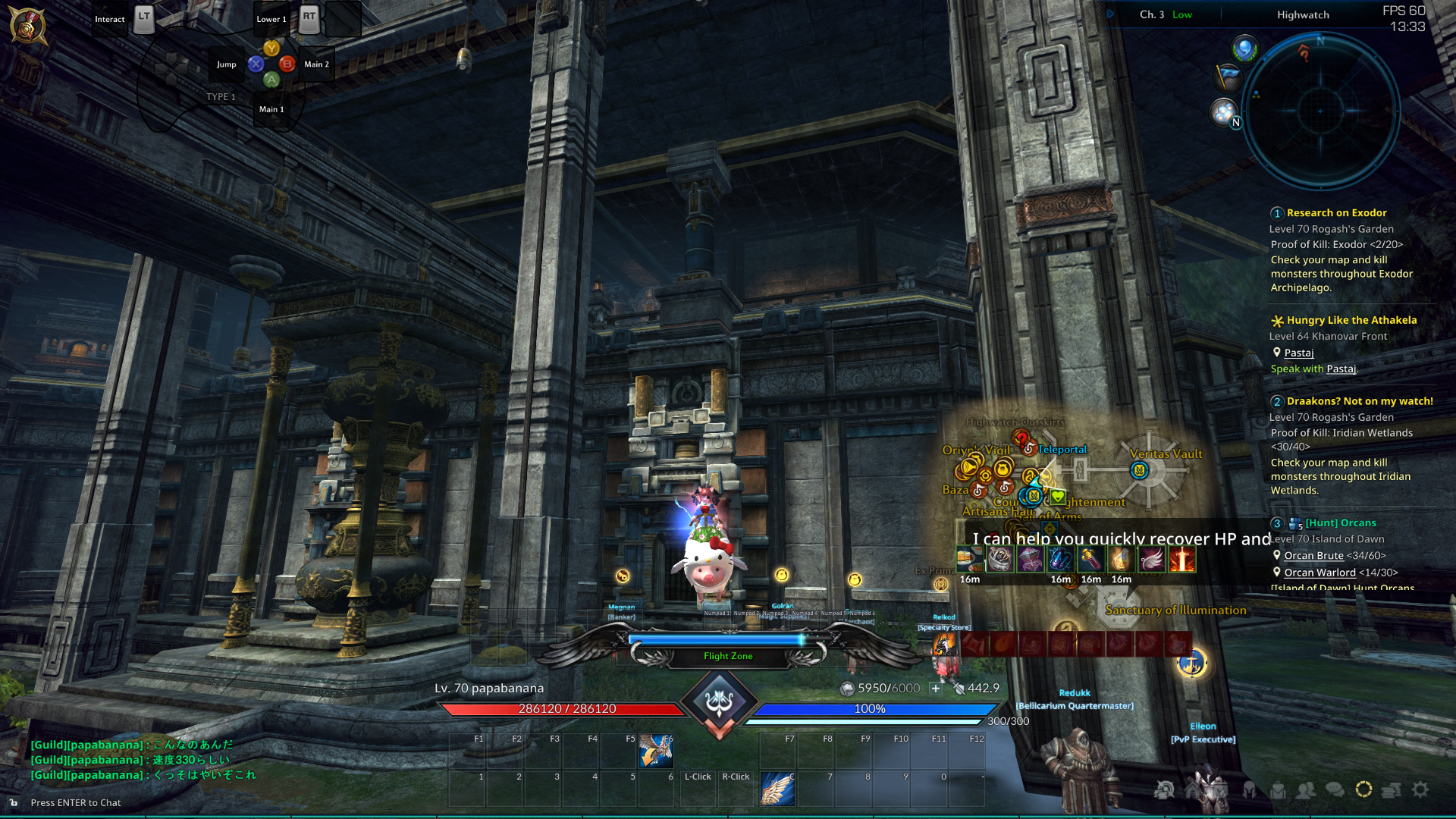Click the yellow ring menu icon
The width and height of the screenshot is (1456, 819).
[1363, 789]
